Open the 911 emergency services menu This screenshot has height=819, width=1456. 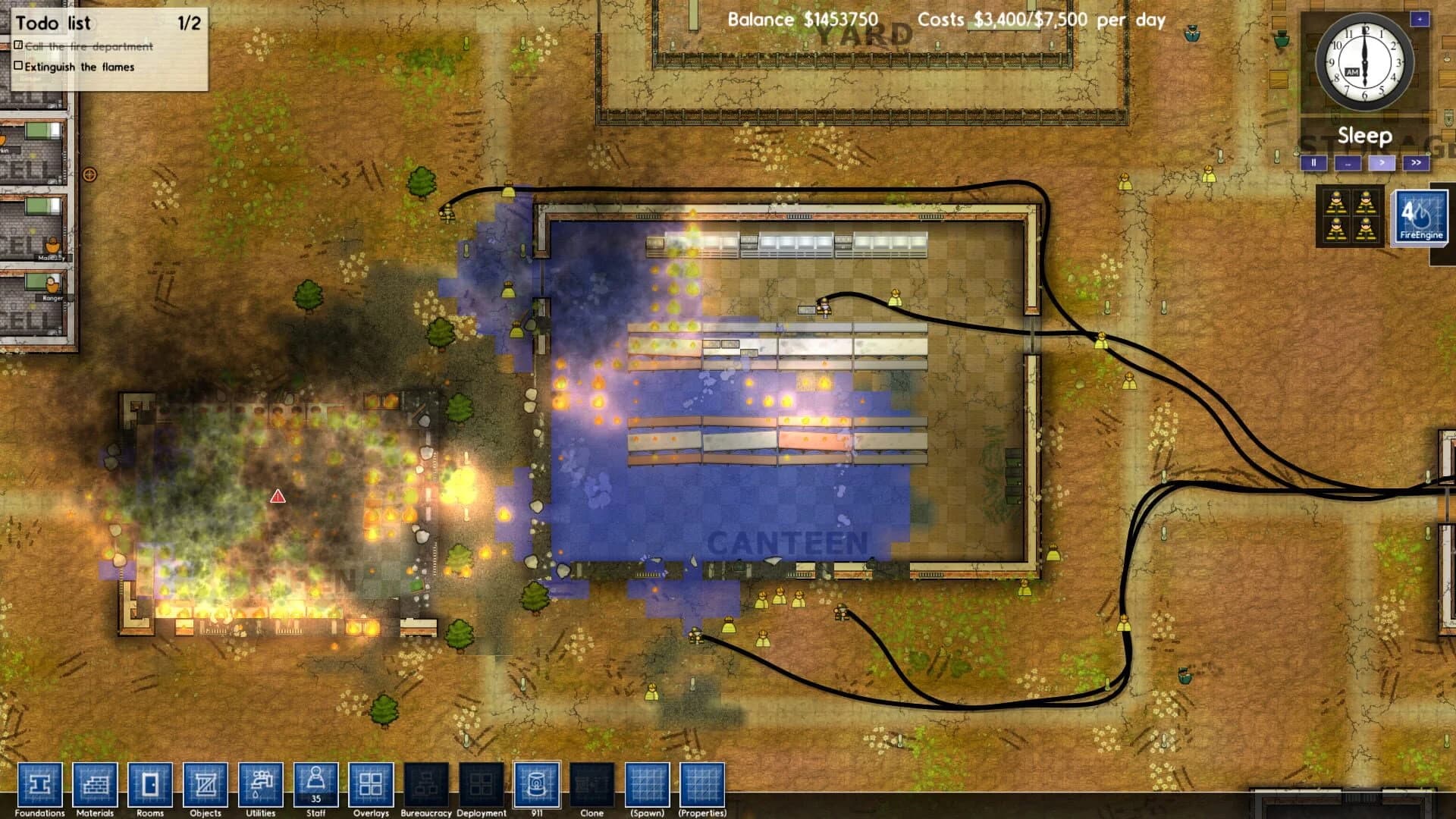(537, 786)
